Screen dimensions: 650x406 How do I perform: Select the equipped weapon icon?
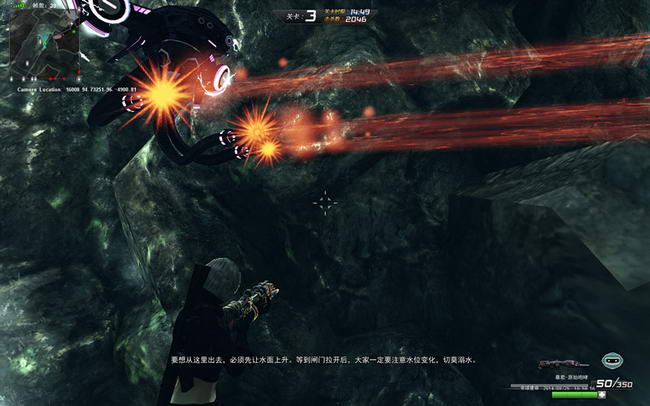click(561, 364)
